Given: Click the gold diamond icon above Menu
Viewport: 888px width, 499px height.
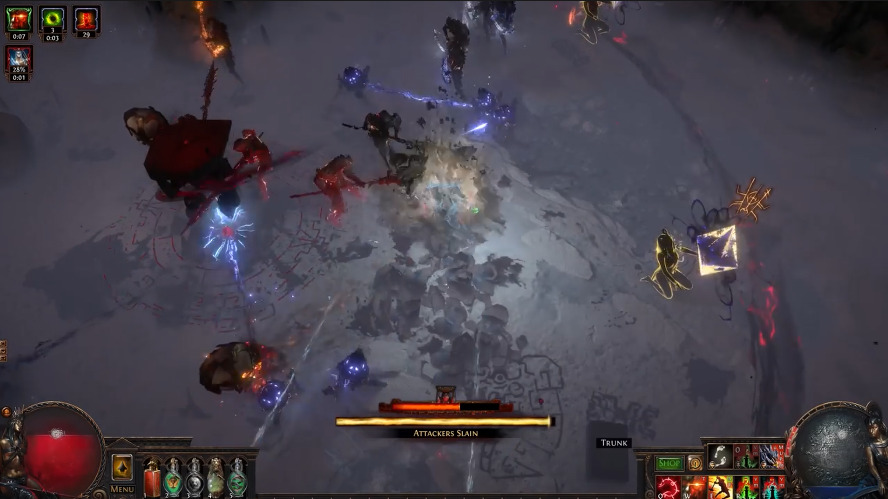Looking at the screenshot, I should 122,467.
